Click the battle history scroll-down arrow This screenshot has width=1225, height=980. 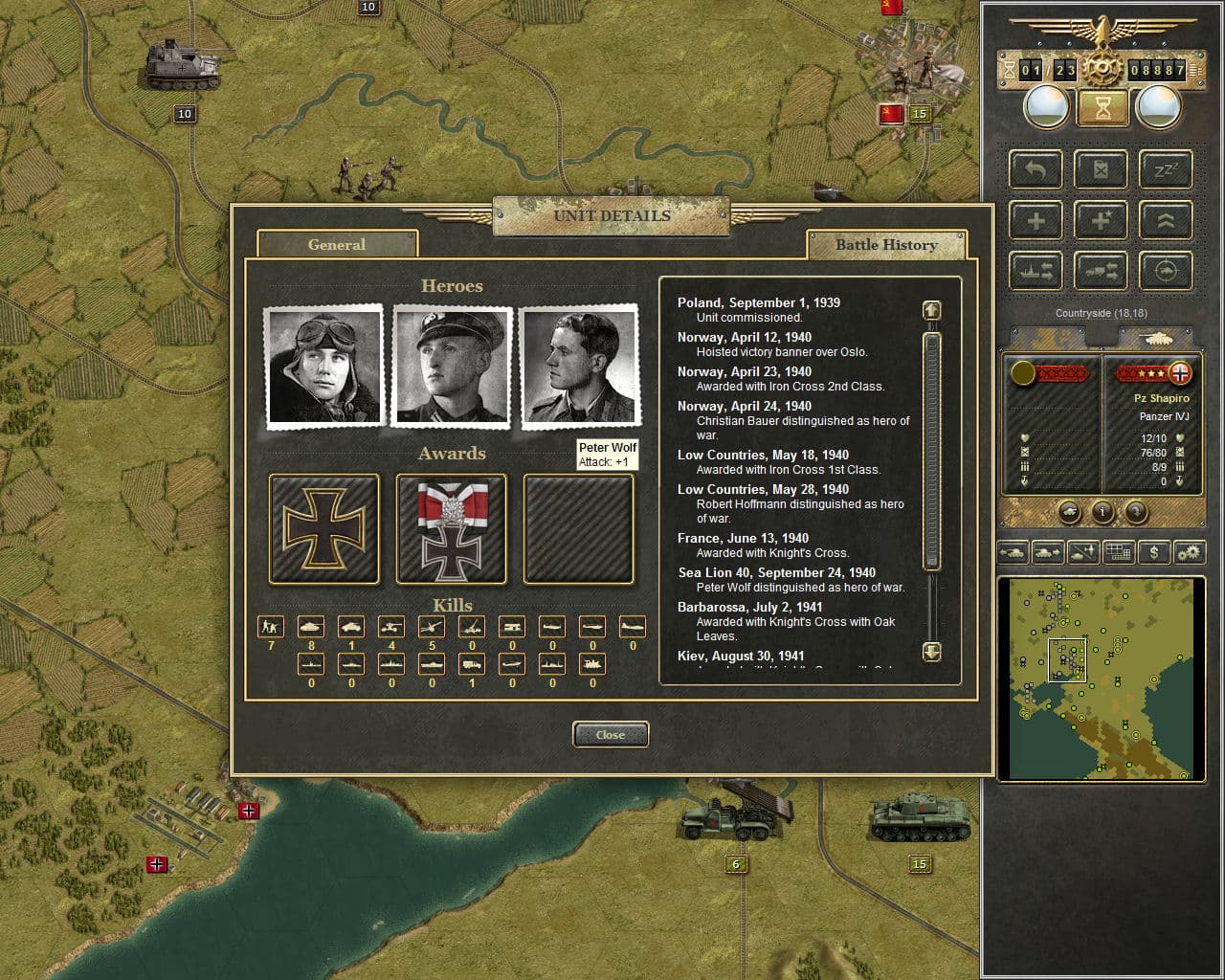[x=930, y=652]
